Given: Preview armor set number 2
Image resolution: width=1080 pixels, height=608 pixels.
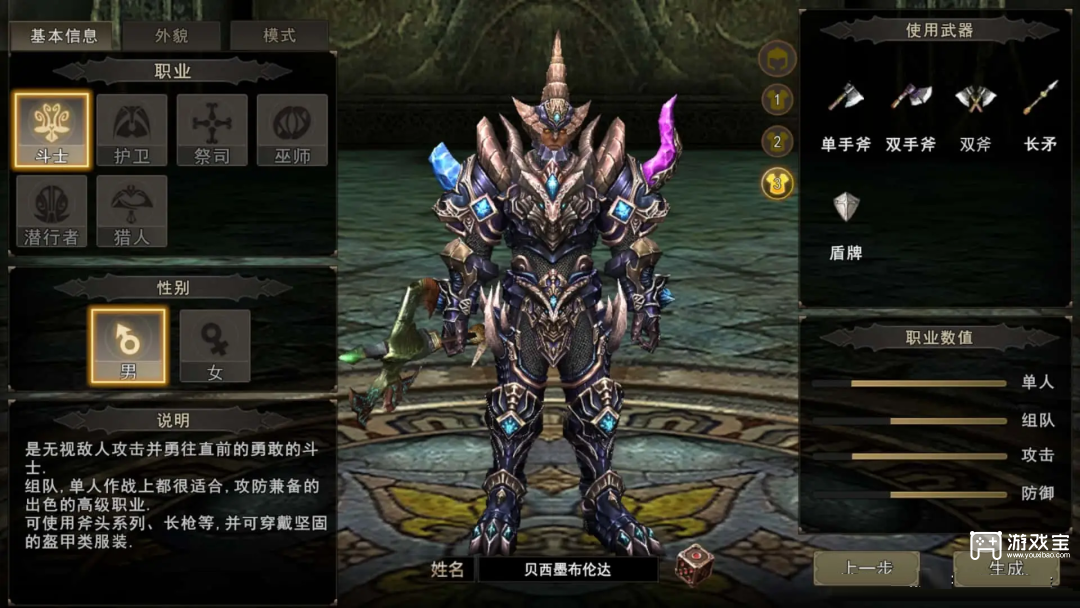Looking at the screenshot, I should 777,141.
